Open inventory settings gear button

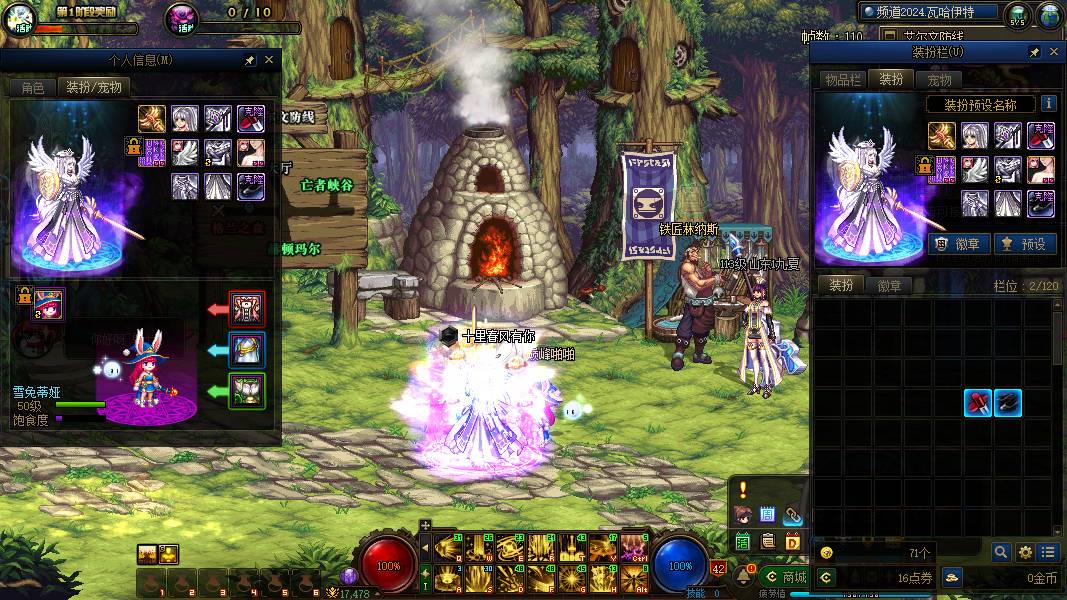tap(1025, 552)
